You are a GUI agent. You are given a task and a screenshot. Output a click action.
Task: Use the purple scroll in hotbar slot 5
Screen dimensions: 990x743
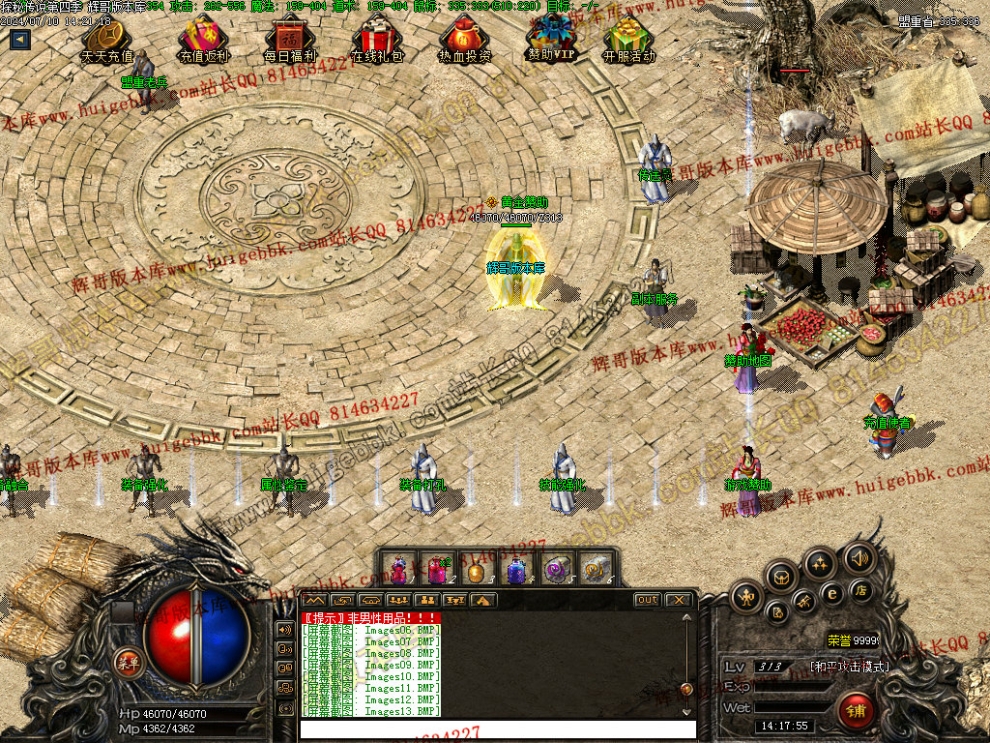coord(554,570)
